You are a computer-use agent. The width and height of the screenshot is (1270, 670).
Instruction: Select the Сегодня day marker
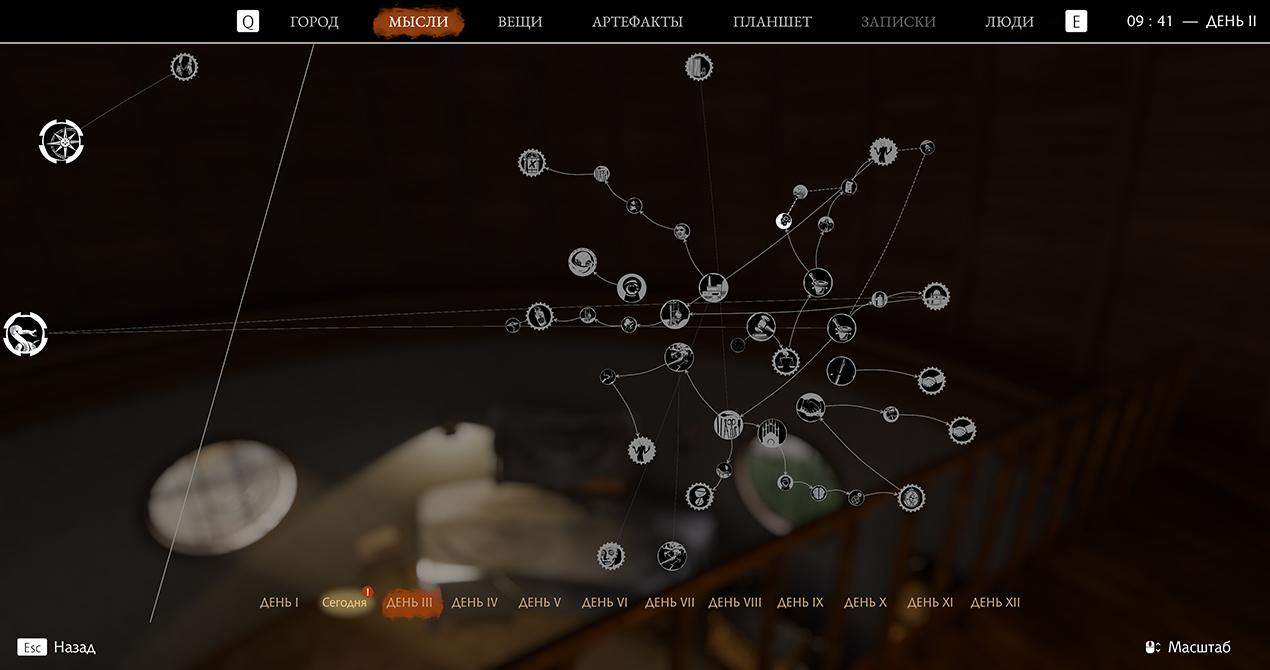tap(344, 603)
